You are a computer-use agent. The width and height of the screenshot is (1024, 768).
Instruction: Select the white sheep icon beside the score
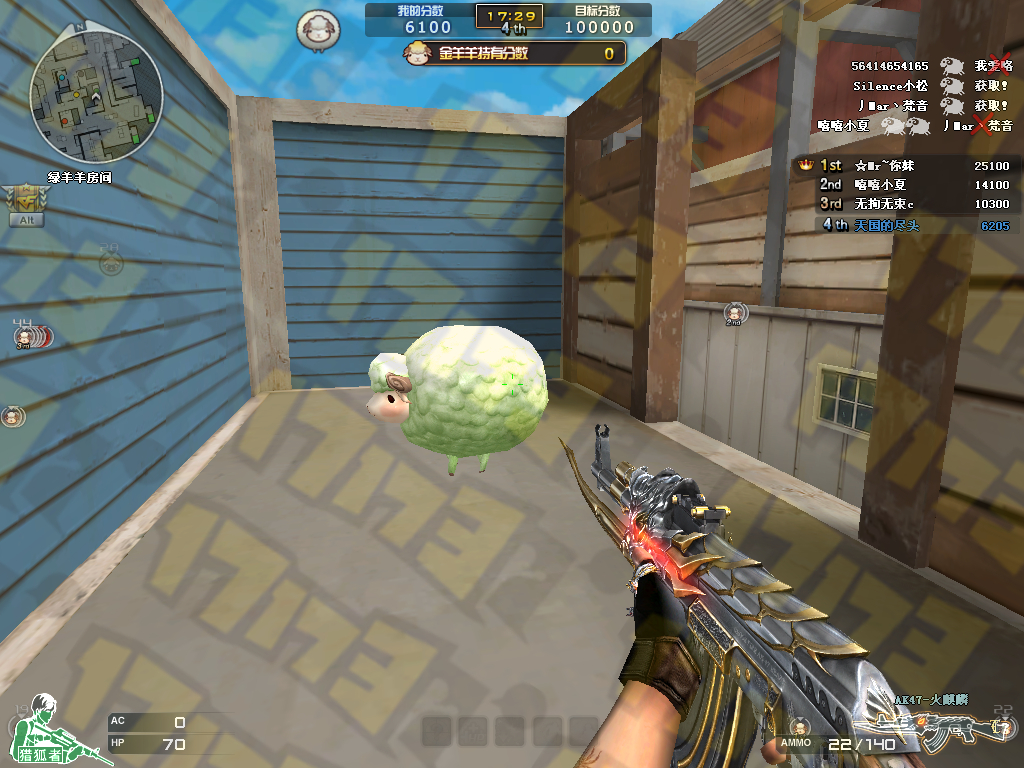coord(318,29)
